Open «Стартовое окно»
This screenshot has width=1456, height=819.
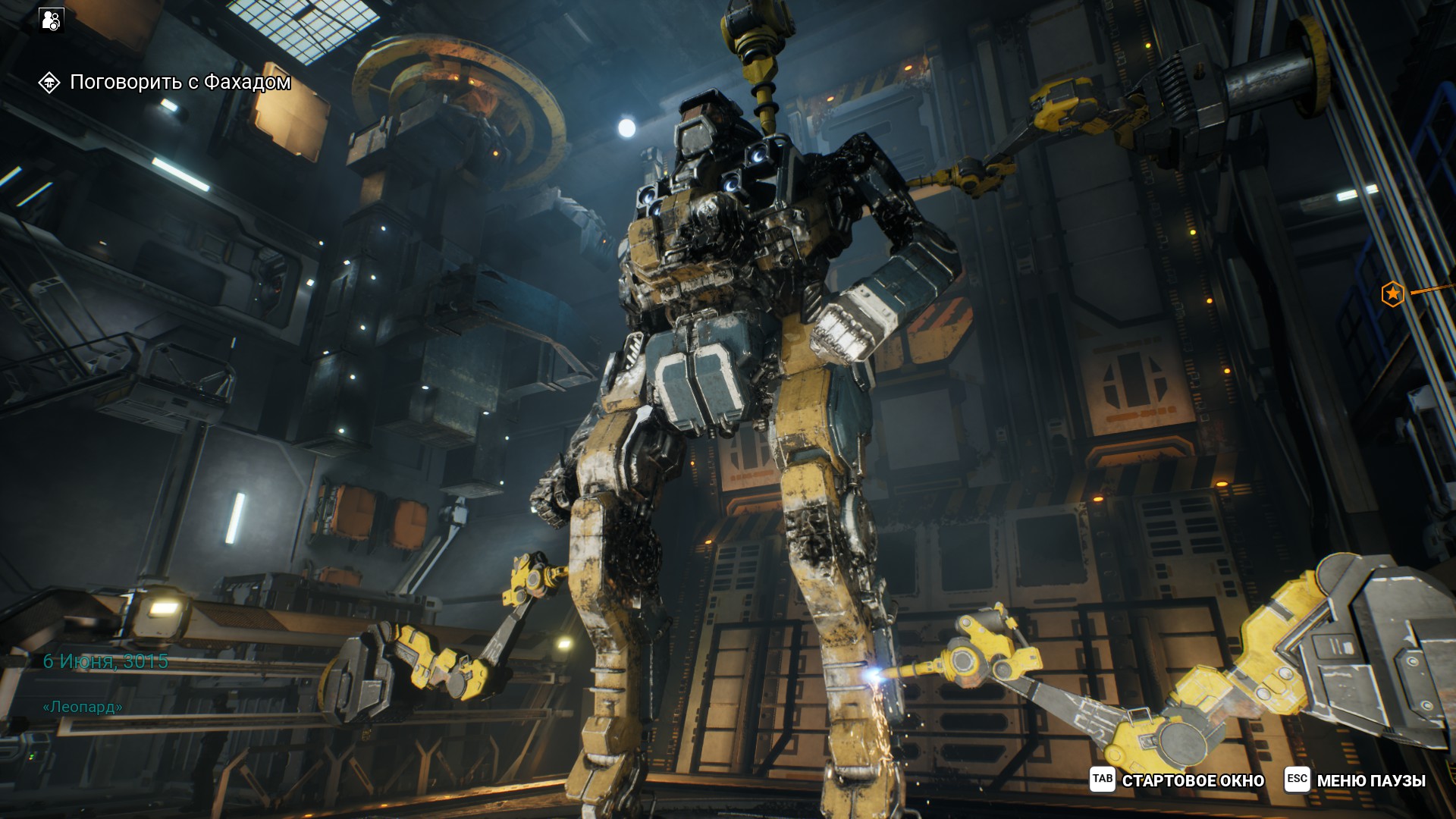(1178, 780)
